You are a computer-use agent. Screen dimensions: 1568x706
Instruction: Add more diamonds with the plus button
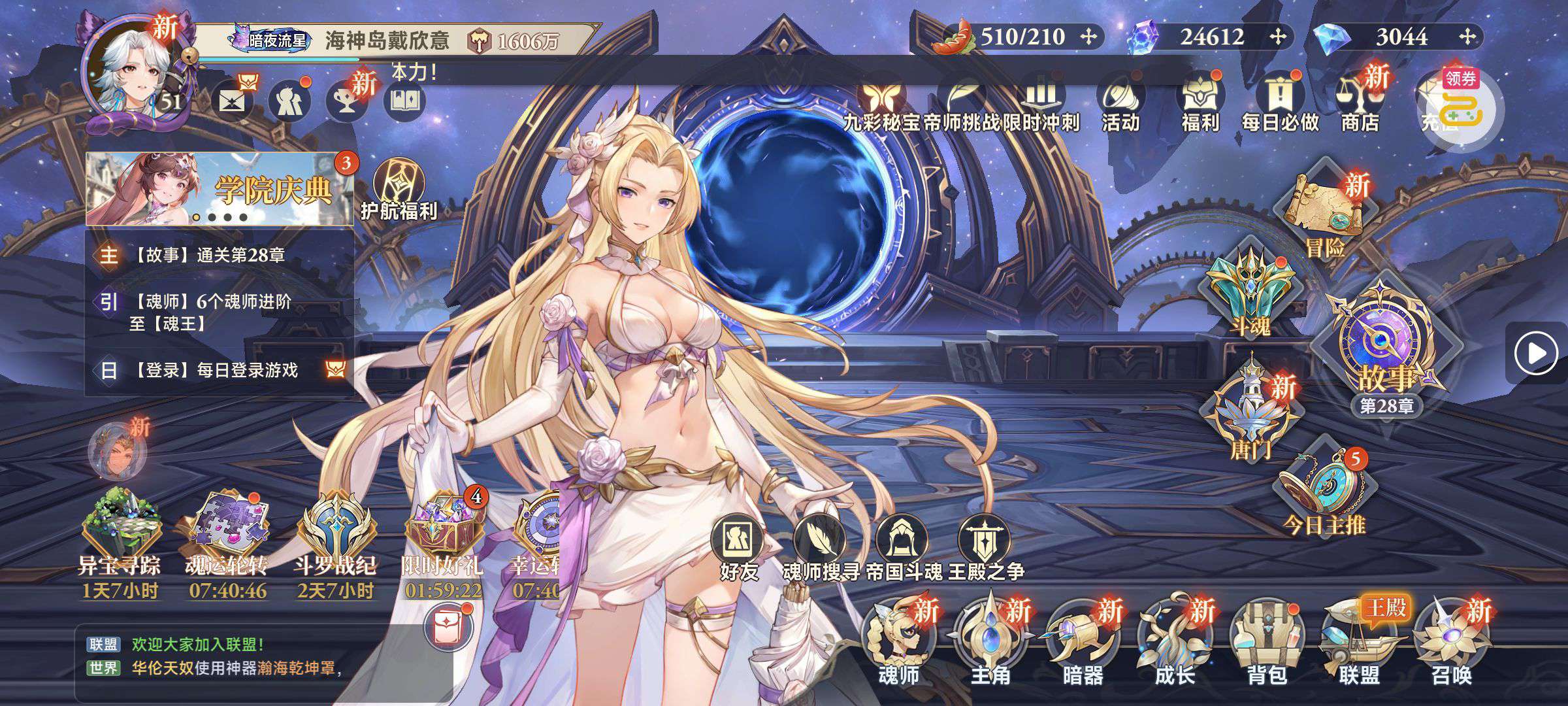tap(1467, 37)
